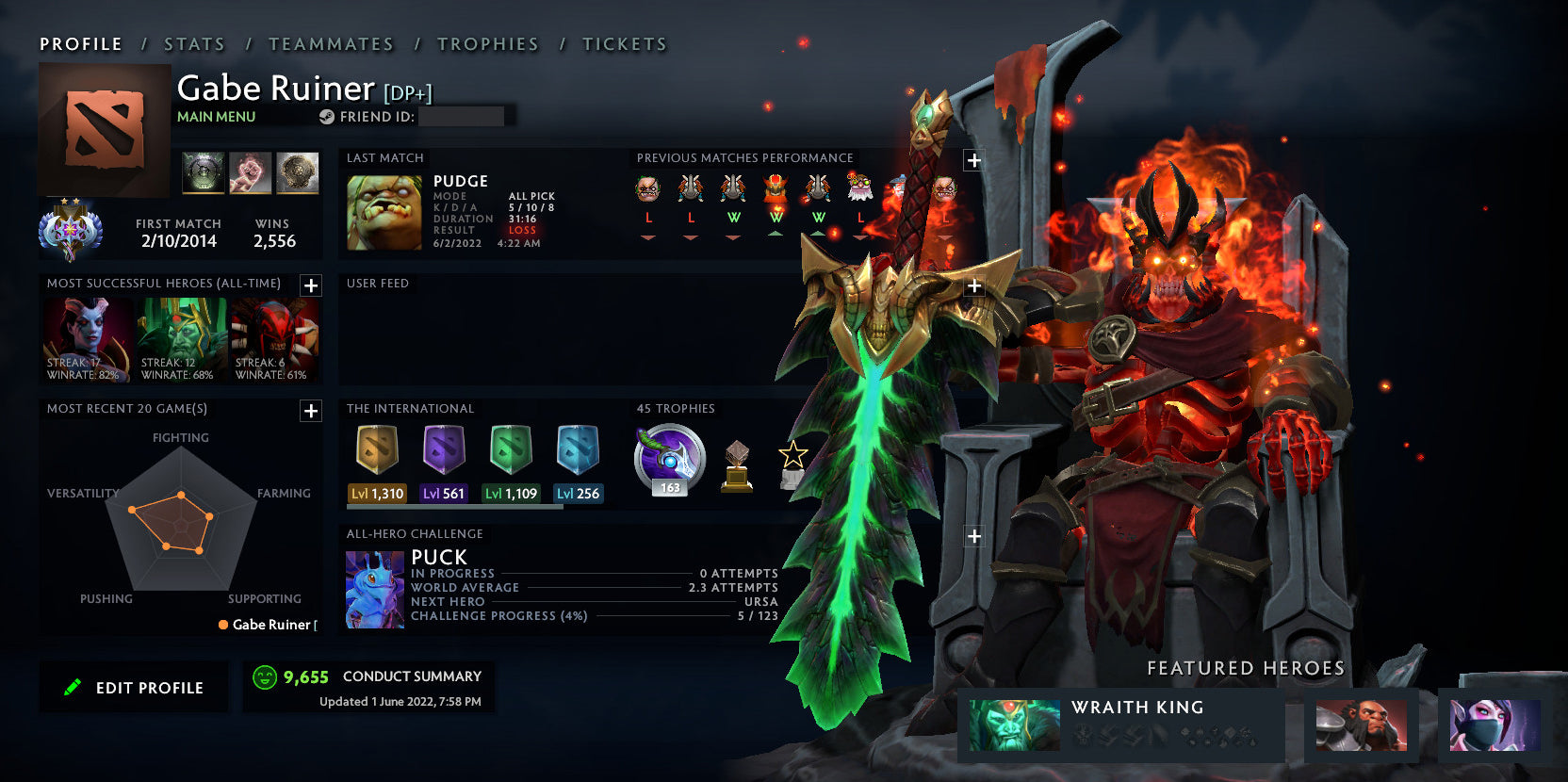1568x782 pixels.
Task: Select the purple Lvl 561 International badge
Action: [x=443, y=452]
